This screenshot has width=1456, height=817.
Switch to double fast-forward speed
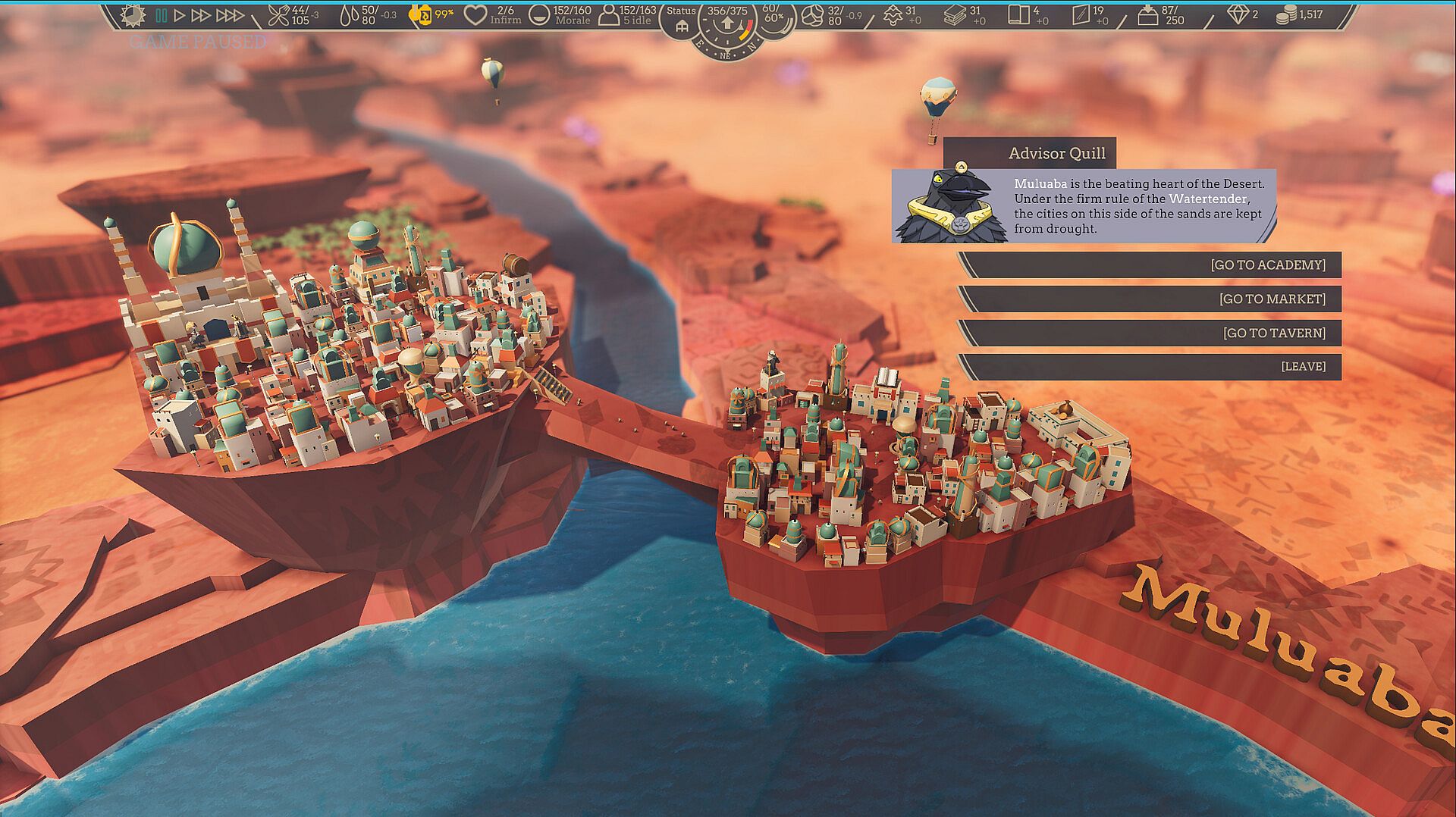pyautogui.click(x=201, y=14)
